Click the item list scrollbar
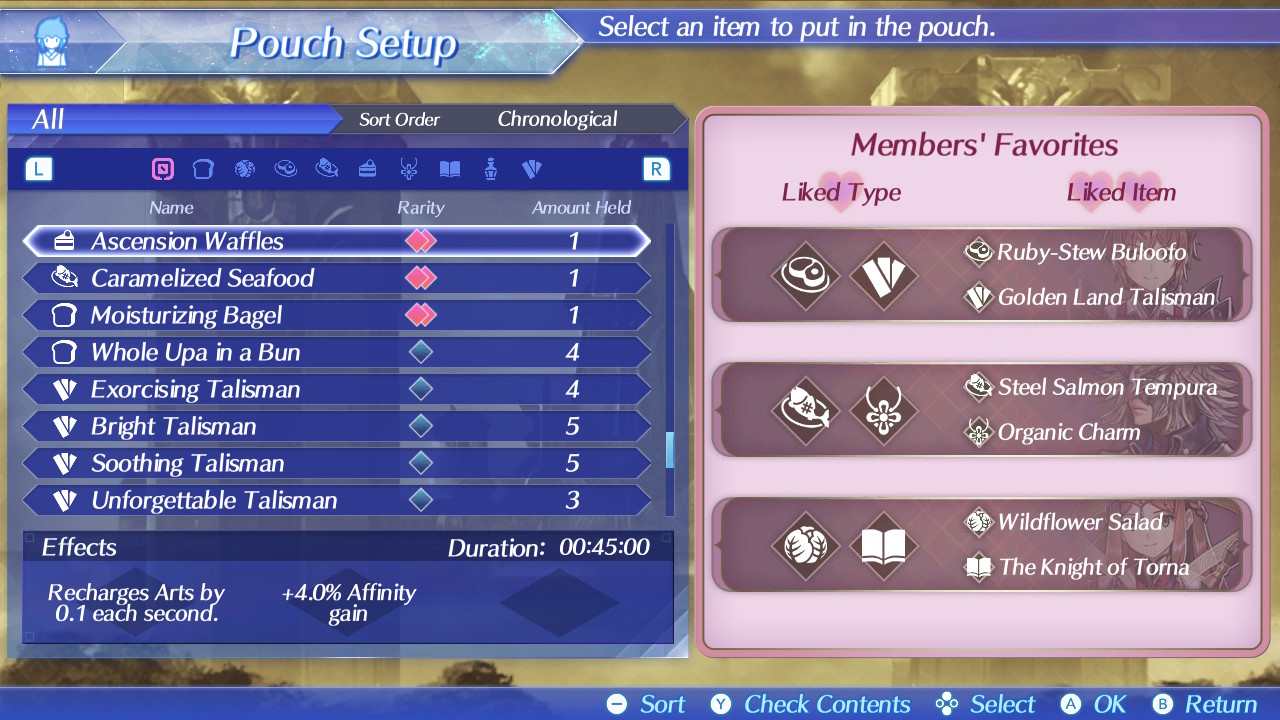 [x=669, y=450]
